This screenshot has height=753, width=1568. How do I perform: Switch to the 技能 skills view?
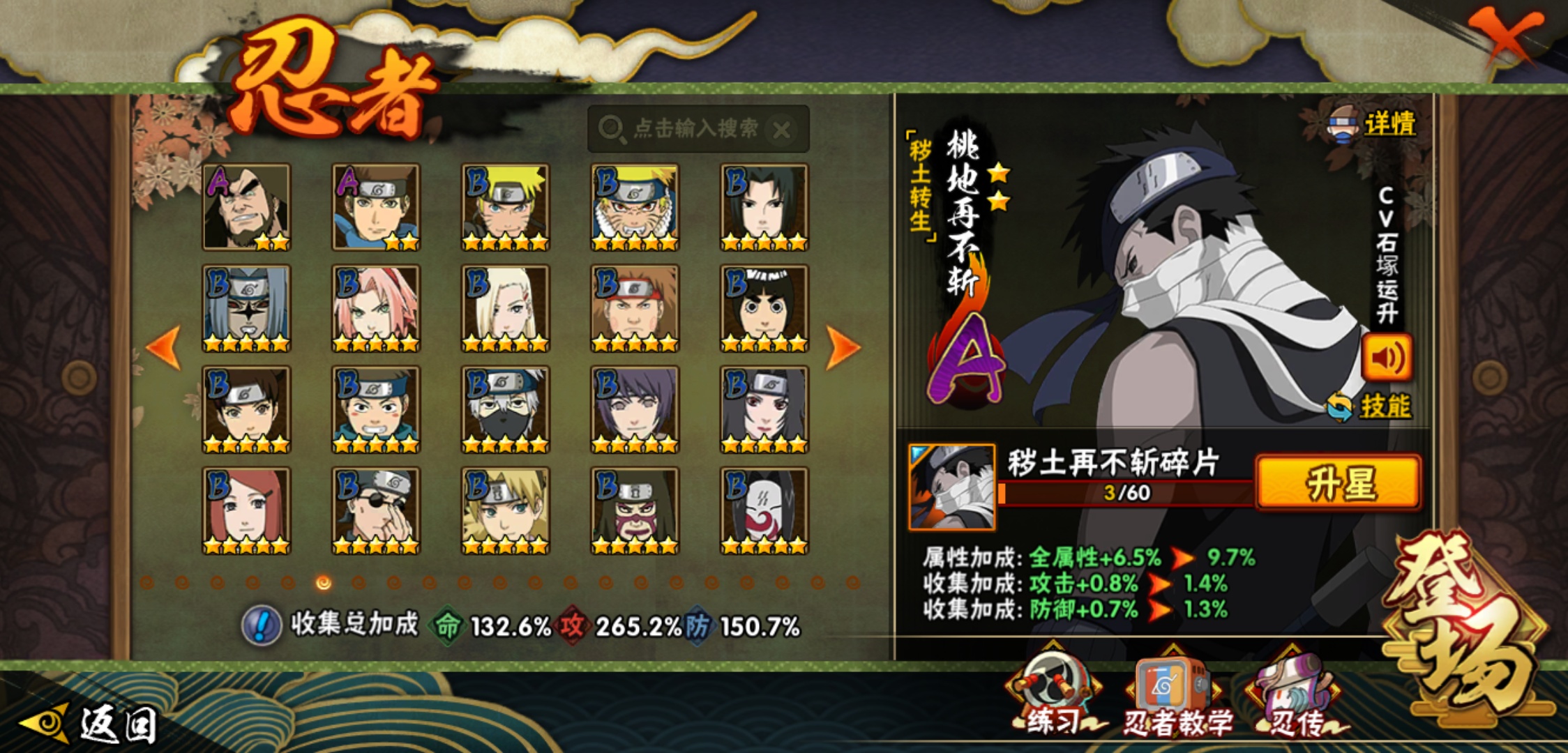click(x=1370, y=406)
